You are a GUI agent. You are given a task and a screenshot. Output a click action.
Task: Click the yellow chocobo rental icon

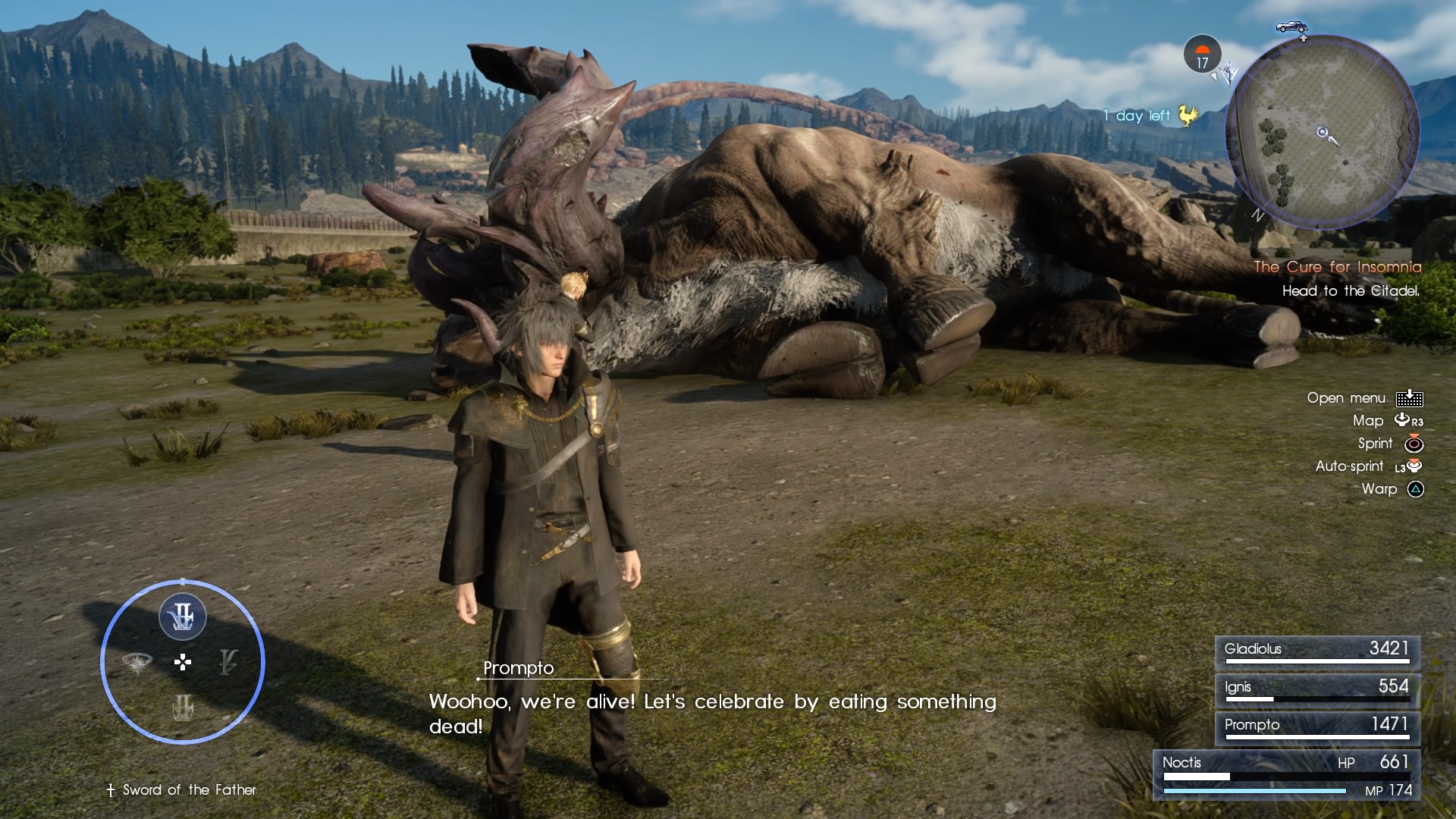(1188, 115)
